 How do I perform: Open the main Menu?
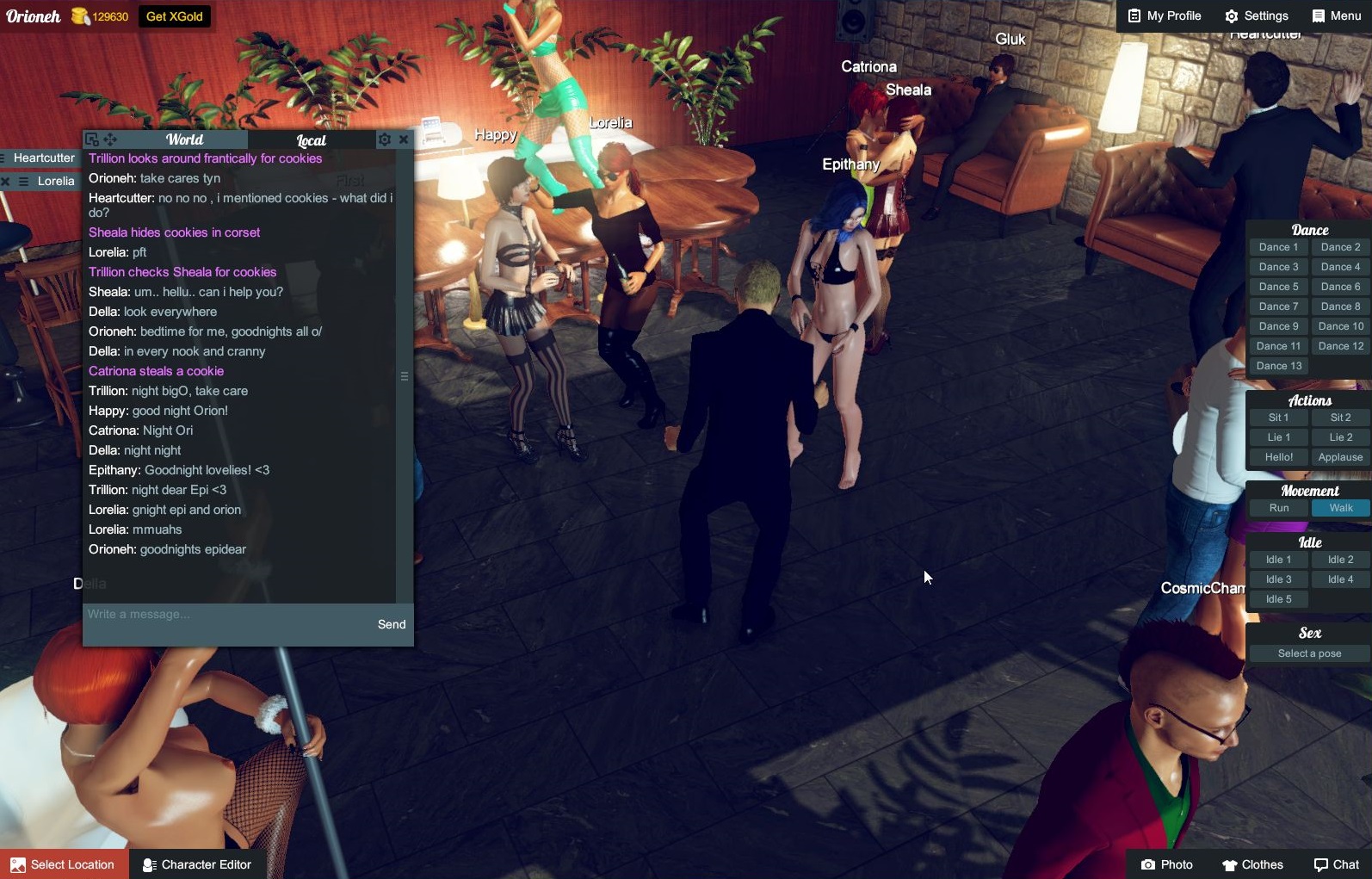pos(1336,15)
